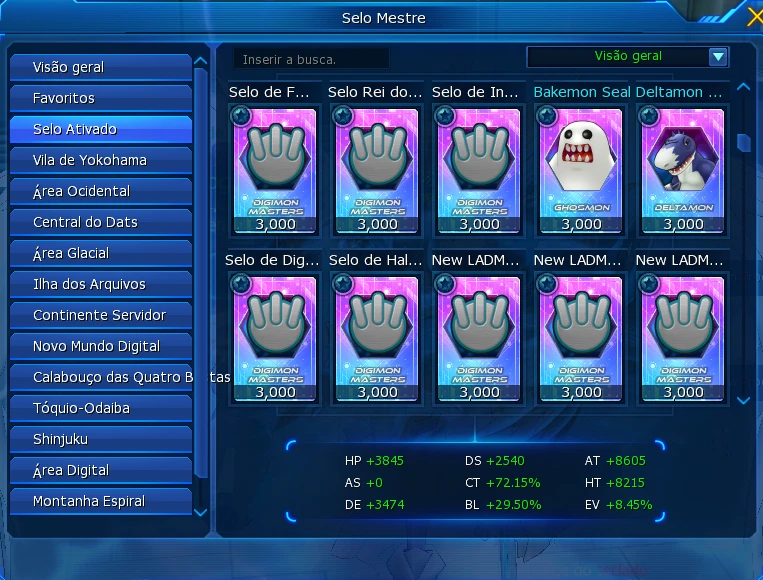Switch to the Favoritos category
This screenshot has height=580, width=763.
(x=100, y=98)
